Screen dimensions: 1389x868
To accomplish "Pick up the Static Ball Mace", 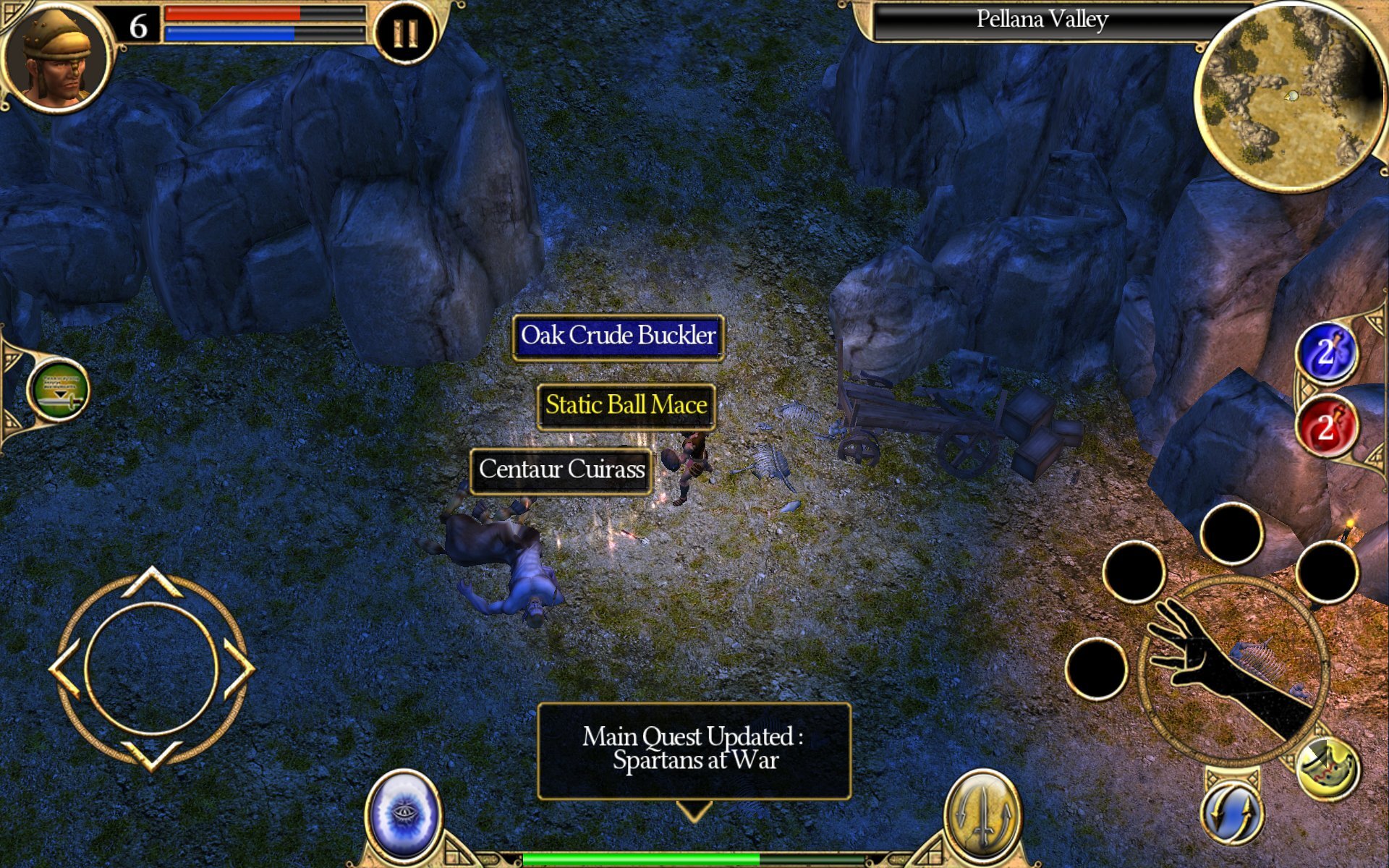I will click(625, 405).
